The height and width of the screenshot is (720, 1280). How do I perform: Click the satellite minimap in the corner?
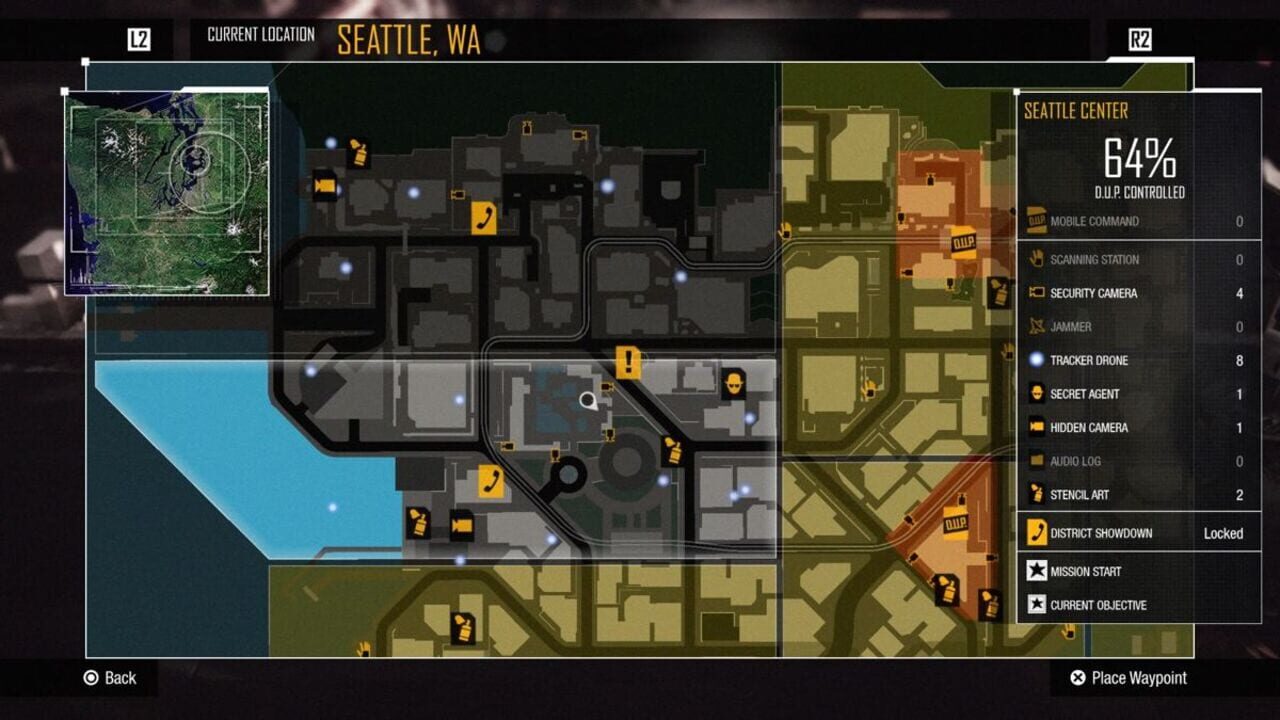click(170, 190)
